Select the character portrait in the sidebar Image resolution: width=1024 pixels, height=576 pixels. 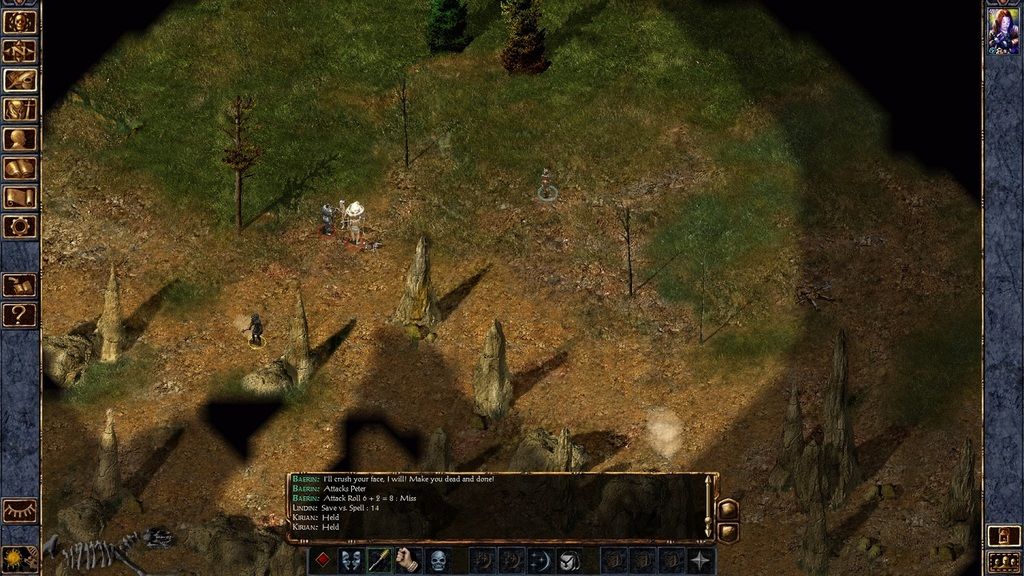coord(1003,31)
